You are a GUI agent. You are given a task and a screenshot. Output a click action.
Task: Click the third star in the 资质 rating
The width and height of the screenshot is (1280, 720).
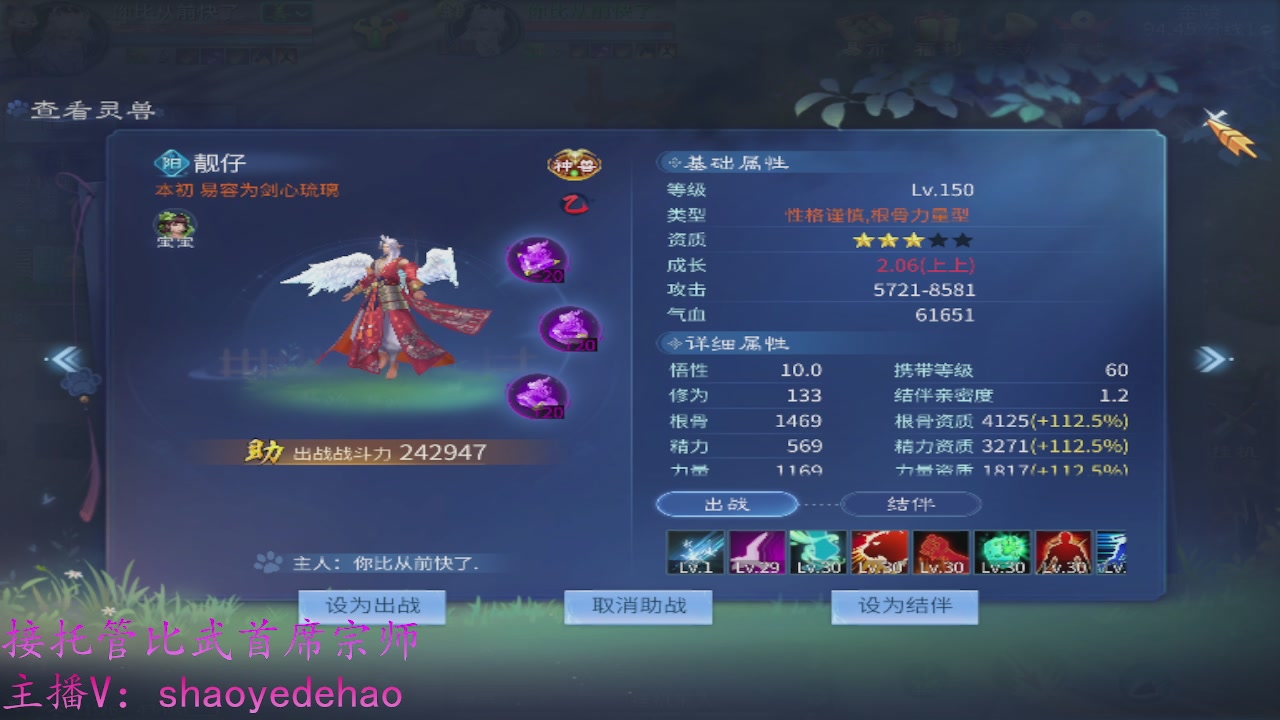tap(912, 240)
